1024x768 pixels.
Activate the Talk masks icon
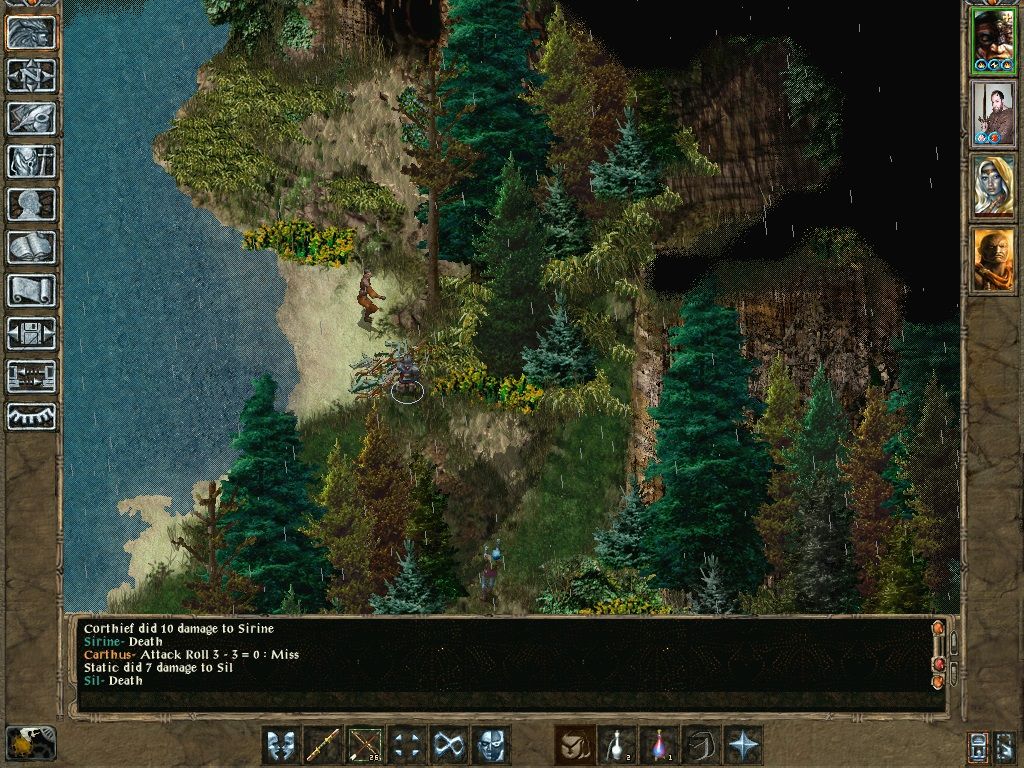[281, 745]
